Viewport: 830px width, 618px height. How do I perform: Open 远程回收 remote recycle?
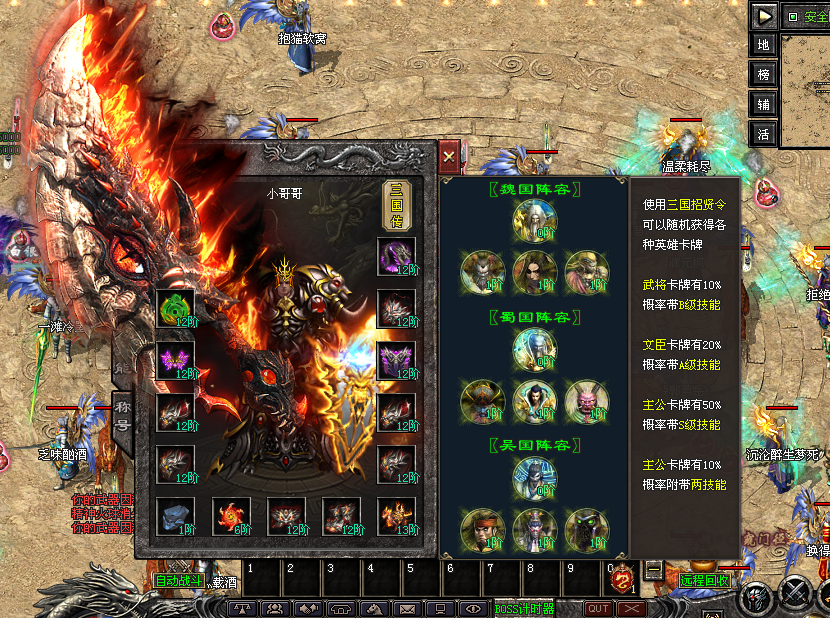[705, 580]
